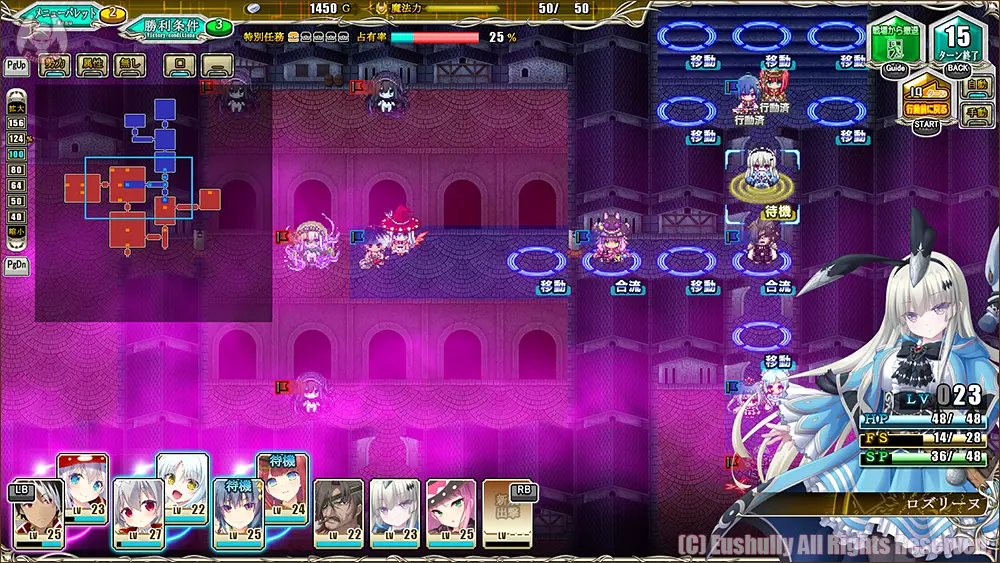
Task: Click the 拡大 zoom-in button
Action: click(x=16, y=108)
